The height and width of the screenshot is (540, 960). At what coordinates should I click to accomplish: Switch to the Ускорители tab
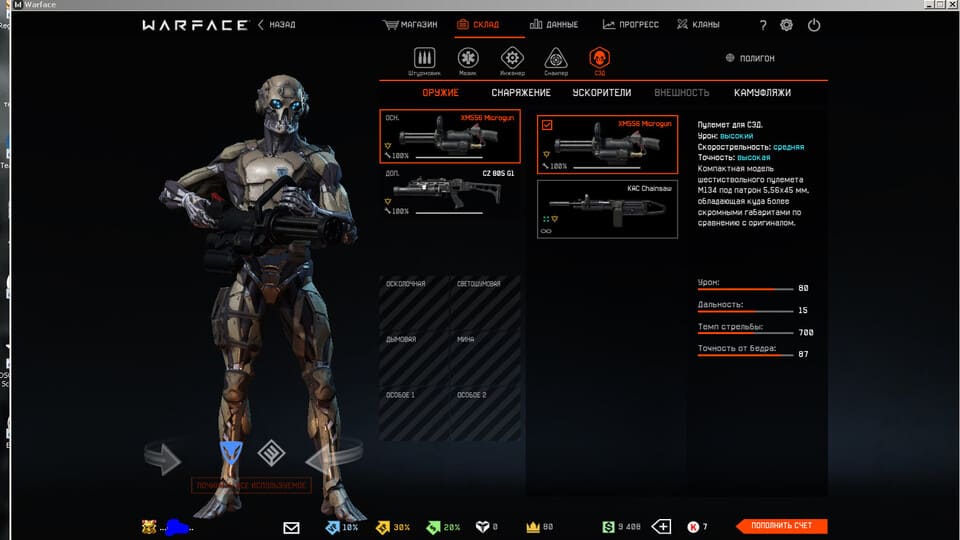pyautogui.click(x=601, y=93)
